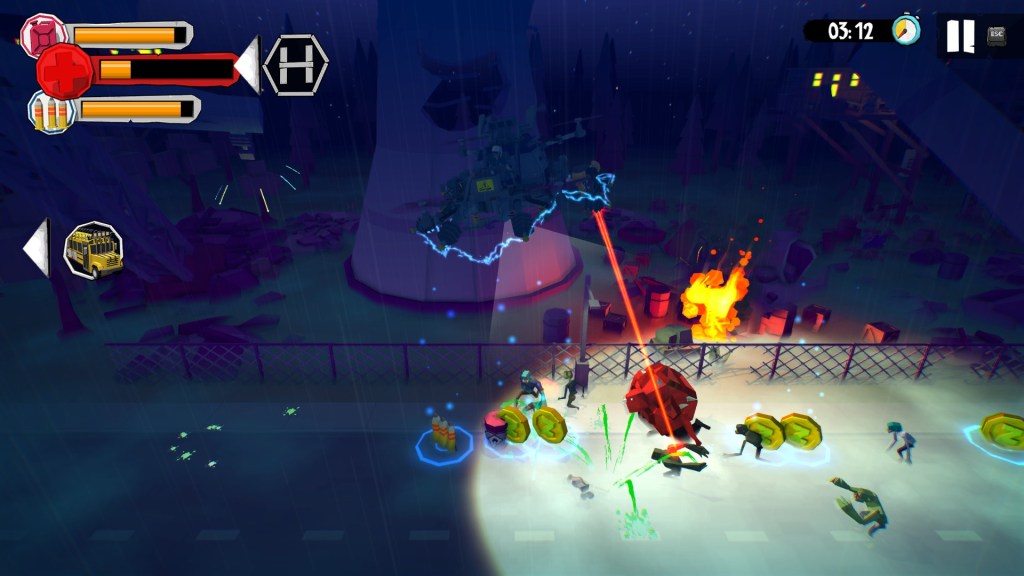Click the helipad H objective marker
This screenshot has height=576, width=1024.
(x=296, y=65)
